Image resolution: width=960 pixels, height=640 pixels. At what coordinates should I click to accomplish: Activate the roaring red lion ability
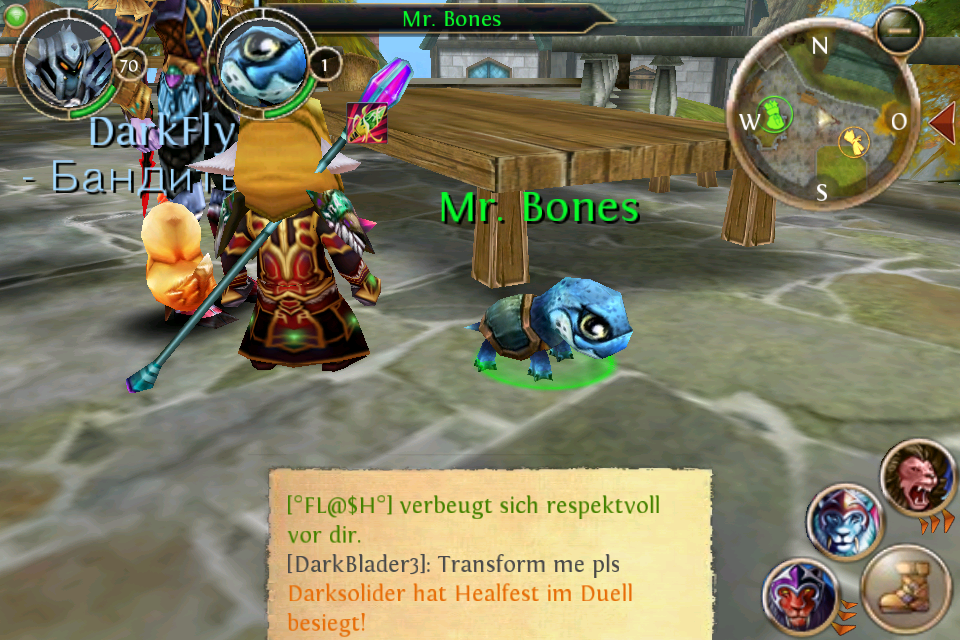click(918, 477)
